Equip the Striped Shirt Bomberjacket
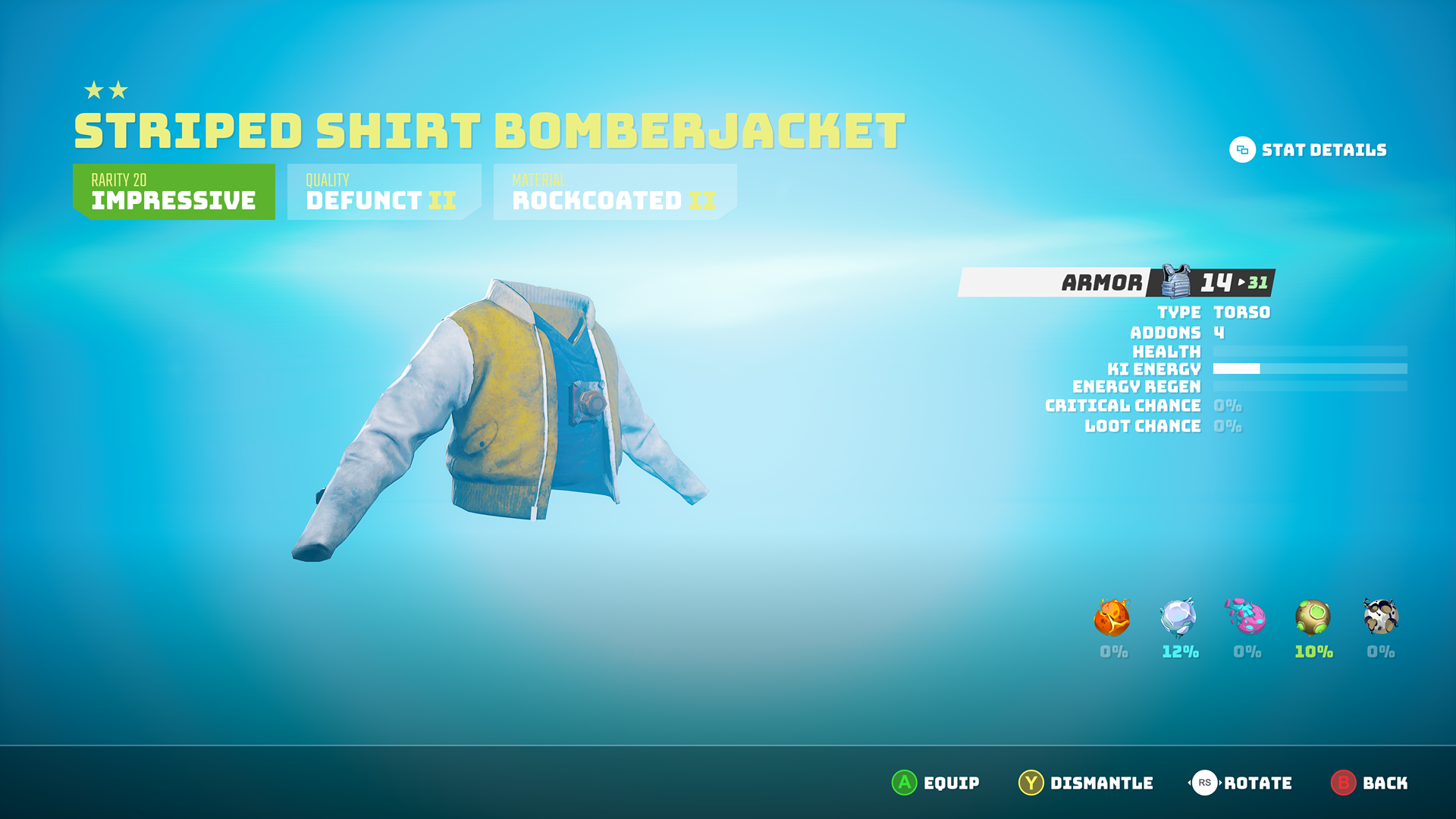This screenshot has height=819, width=1456. click(935, 783)
